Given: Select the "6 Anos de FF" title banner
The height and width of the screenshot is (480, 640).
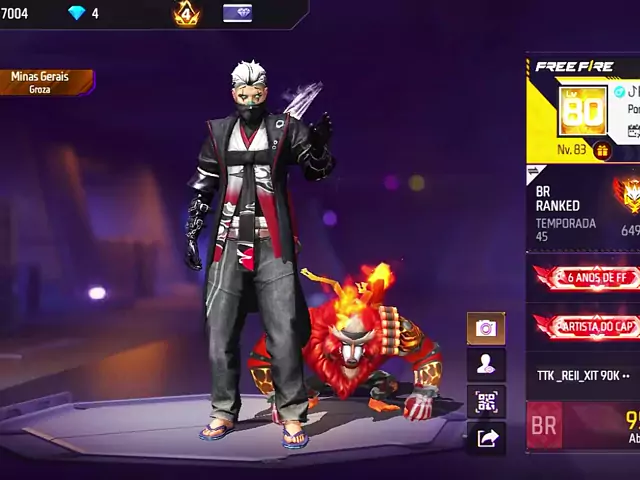Looking at the screenshot, I should point(586,277).
